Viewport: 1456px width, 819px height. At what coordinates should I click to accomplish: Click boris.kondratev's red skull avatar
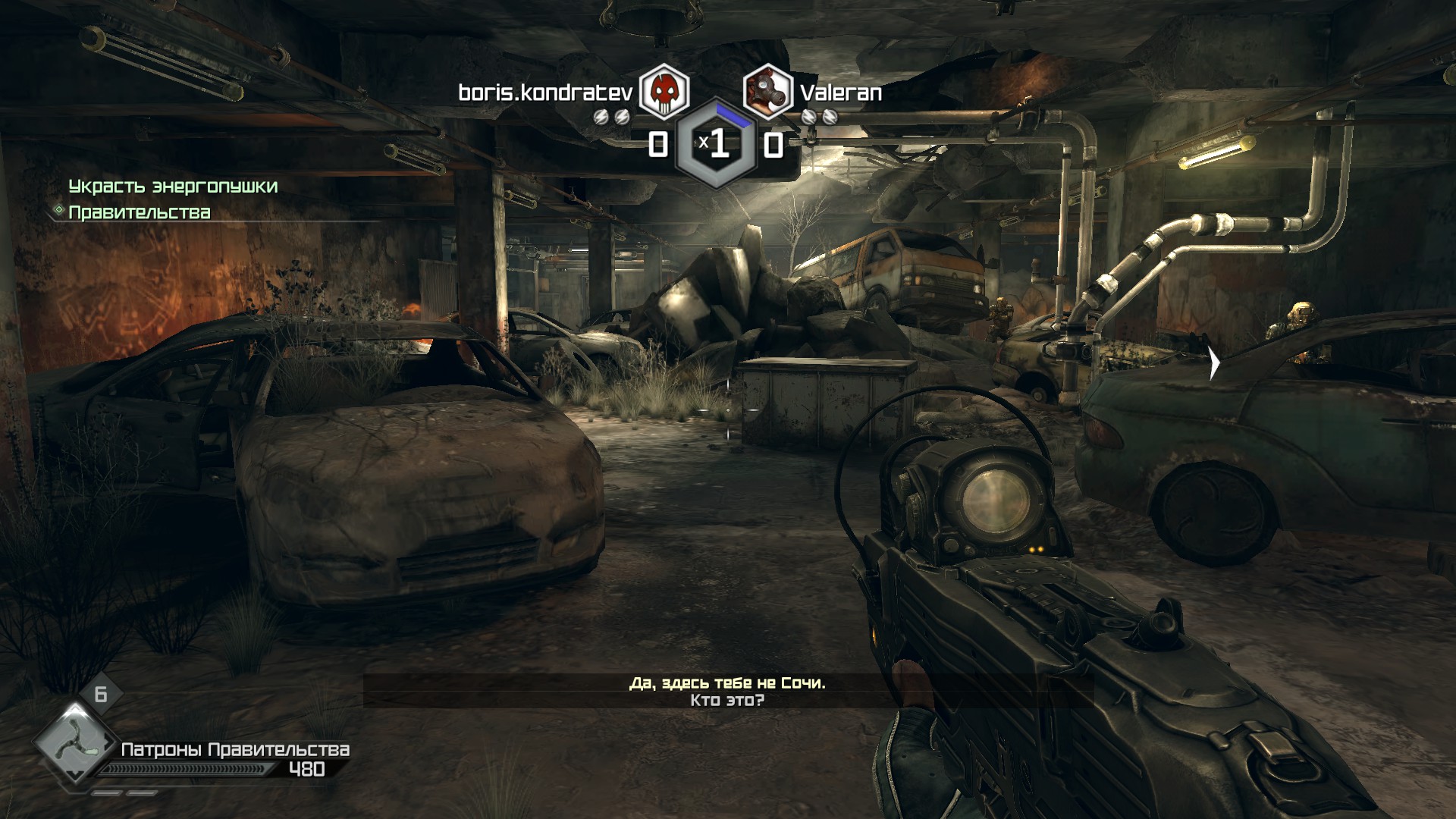coord(664,91)
